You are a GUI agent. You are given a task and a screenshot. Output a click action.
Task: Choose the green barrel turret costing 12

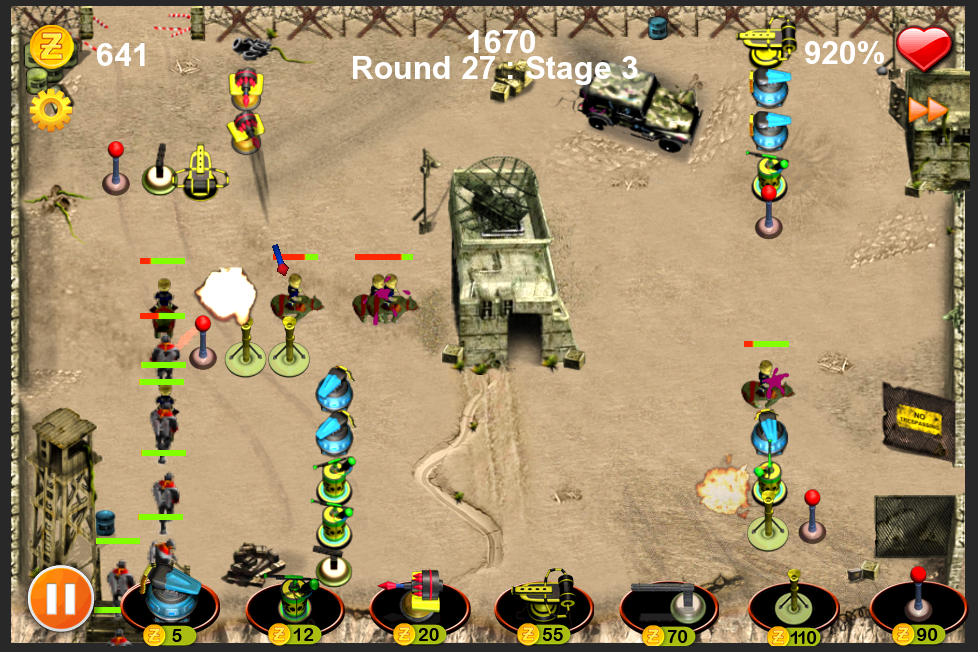pos(294,602)
